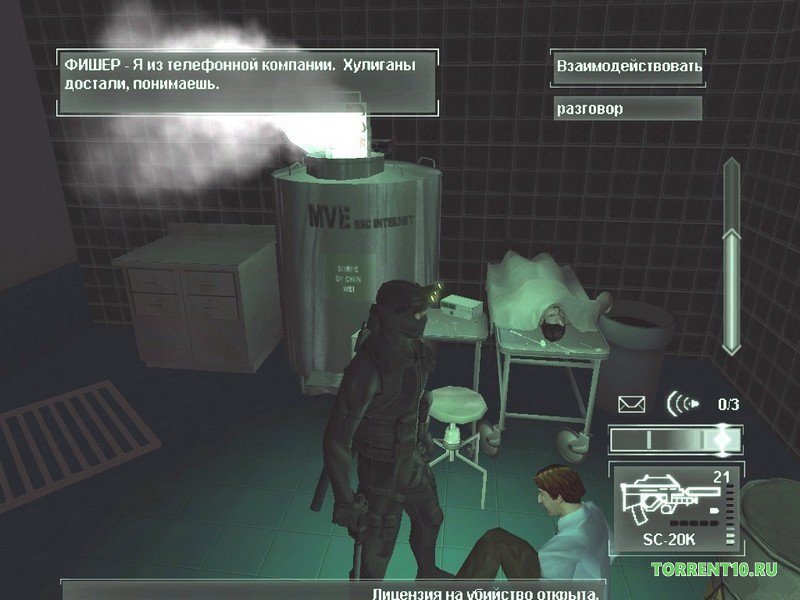Open the envelope messages icon
The width and height of the screenshot is (800, 600).
(632, 404)
